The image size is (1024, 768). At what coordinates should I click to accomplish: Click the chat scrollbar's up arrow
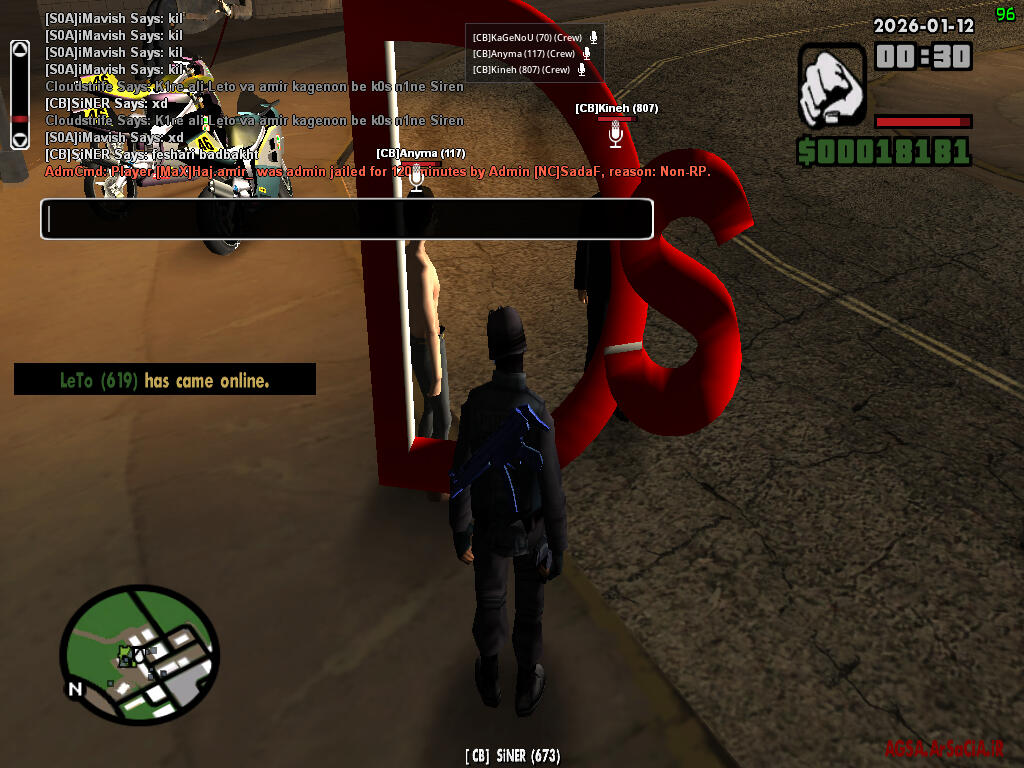(19, 50)
